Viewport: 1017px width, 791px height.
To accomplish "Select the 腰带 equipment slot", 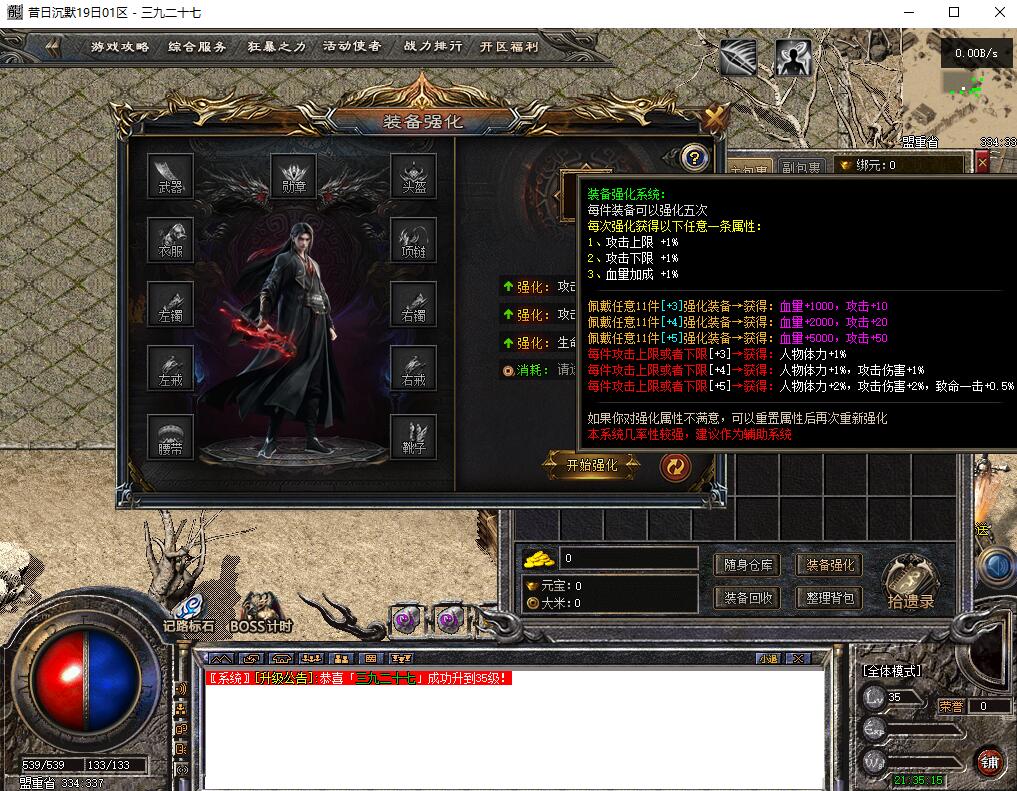I will [170, 437].
